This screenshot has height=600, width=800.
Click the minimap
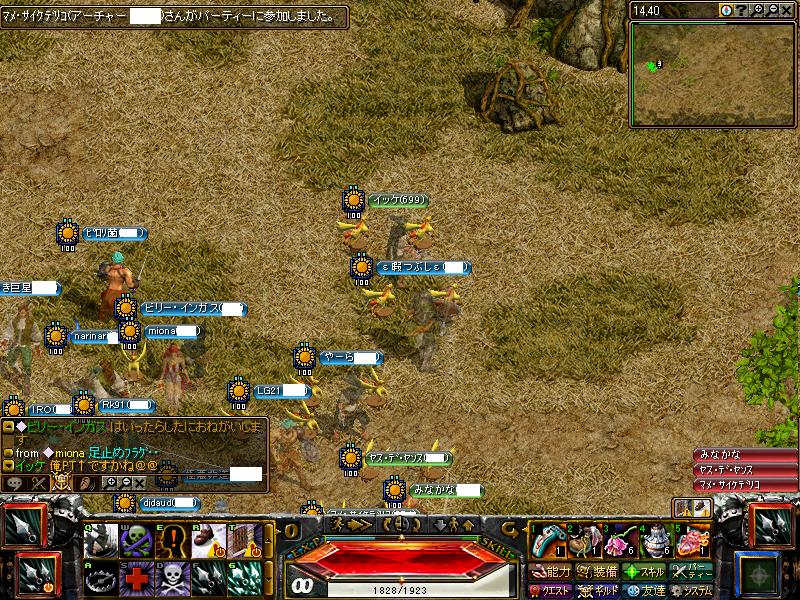tap(711, 72)
